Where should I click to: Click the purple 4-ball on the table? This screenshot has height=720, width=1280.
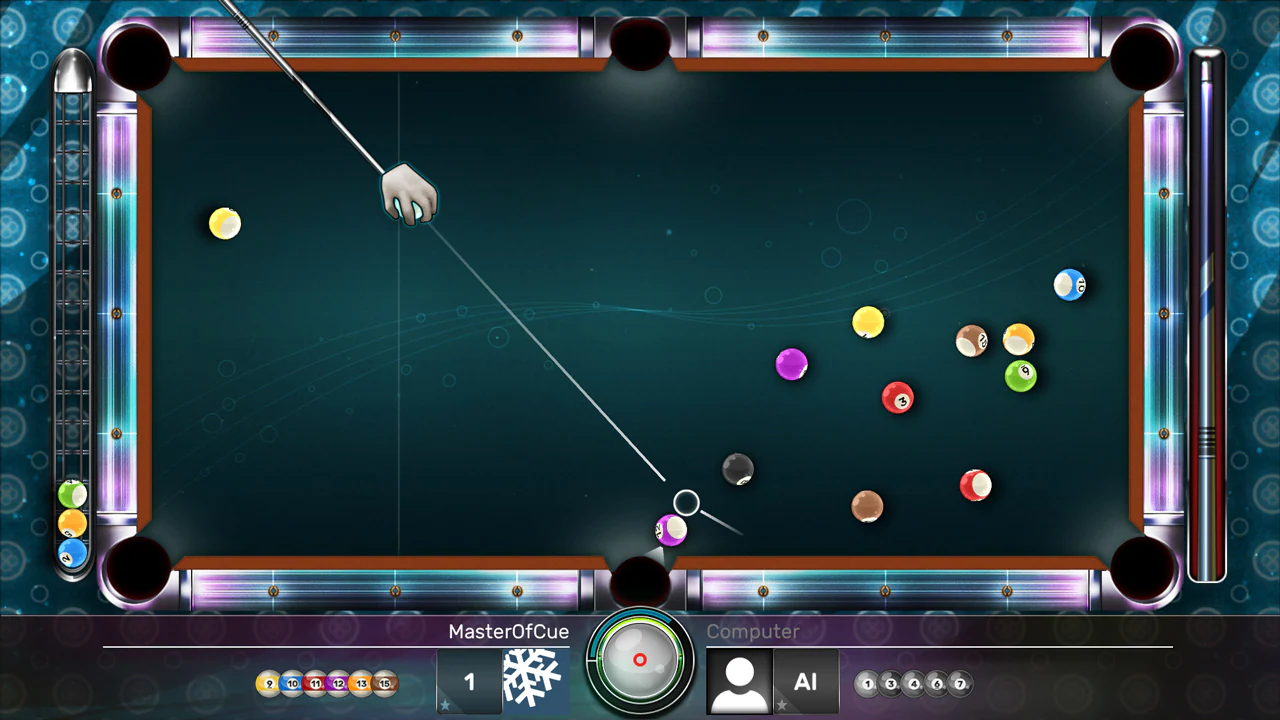point(791,364)
